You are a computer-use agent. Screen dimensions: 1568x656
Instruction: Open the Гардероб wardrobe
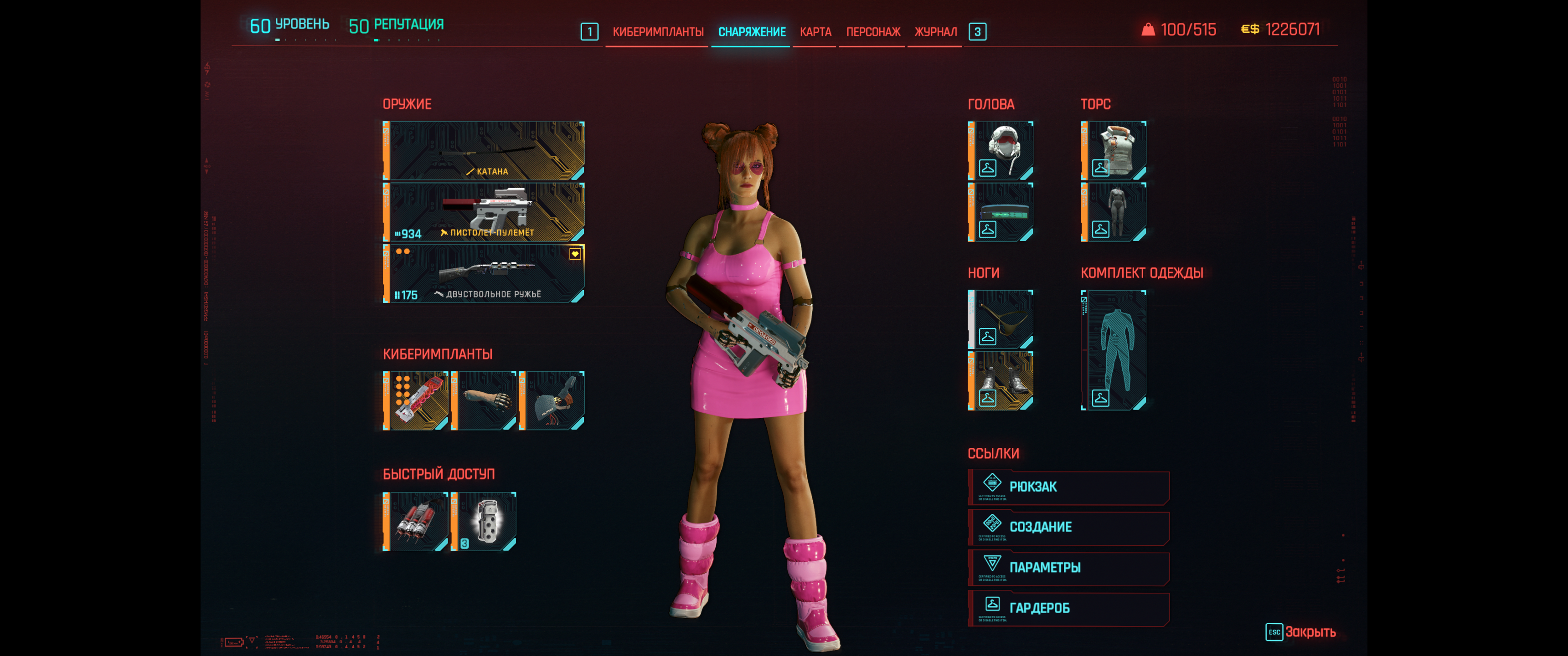[1069, 608]
